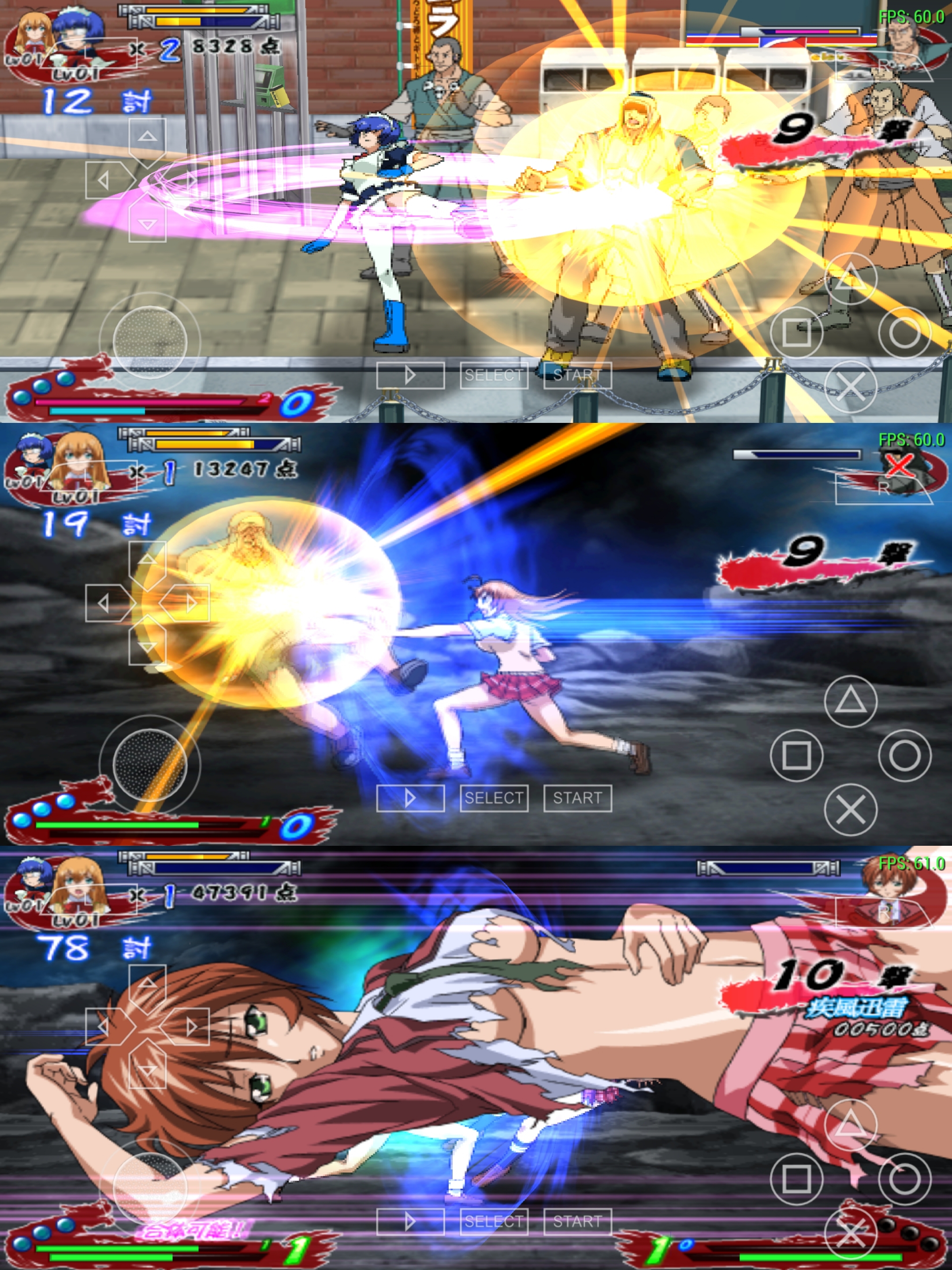Tap START in the 47391-point cutscene screenshot
This screenshot has width=952, height=1270.
(577, 1221)
